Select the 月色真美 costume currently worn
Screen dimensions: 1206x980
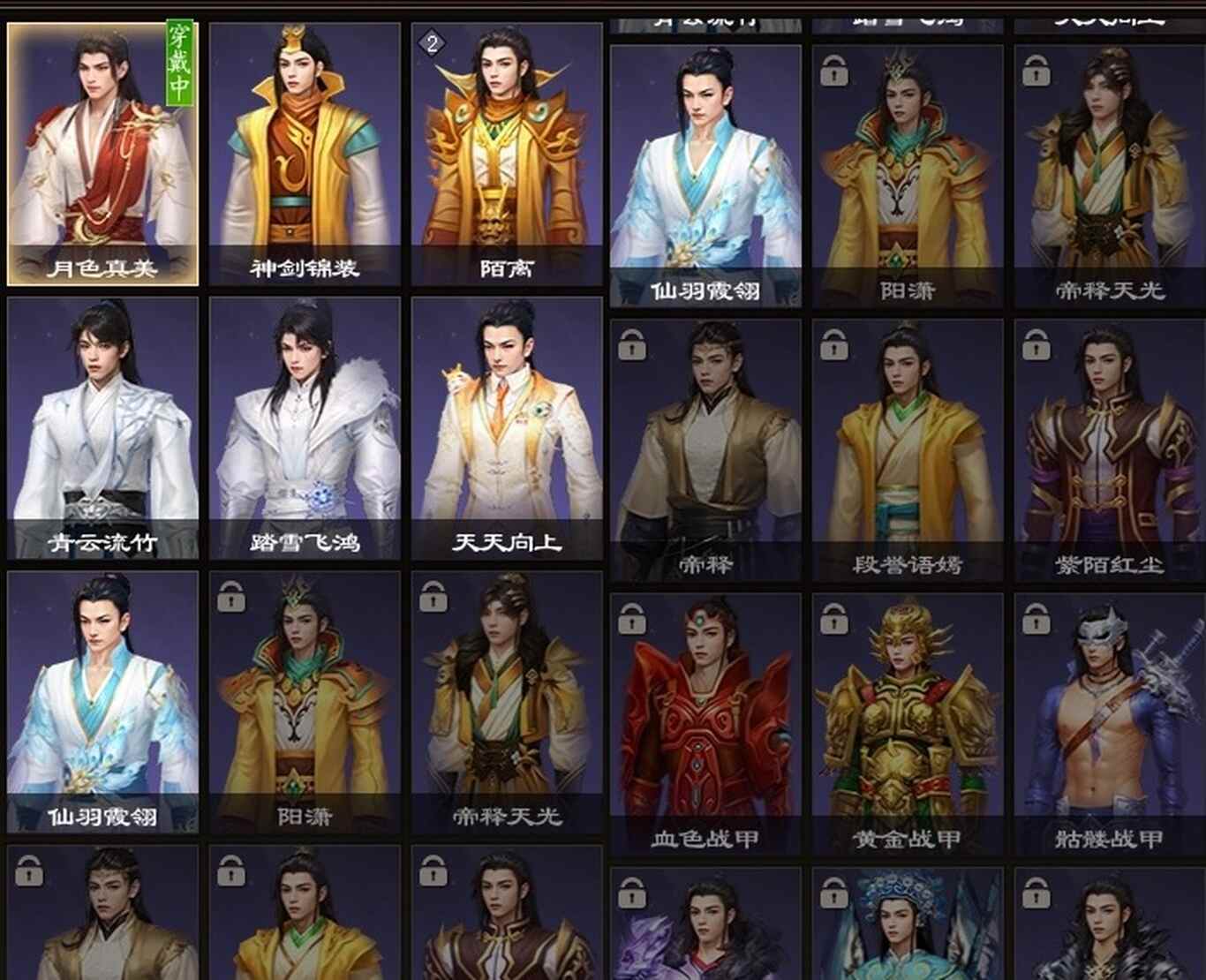[102, 155]
